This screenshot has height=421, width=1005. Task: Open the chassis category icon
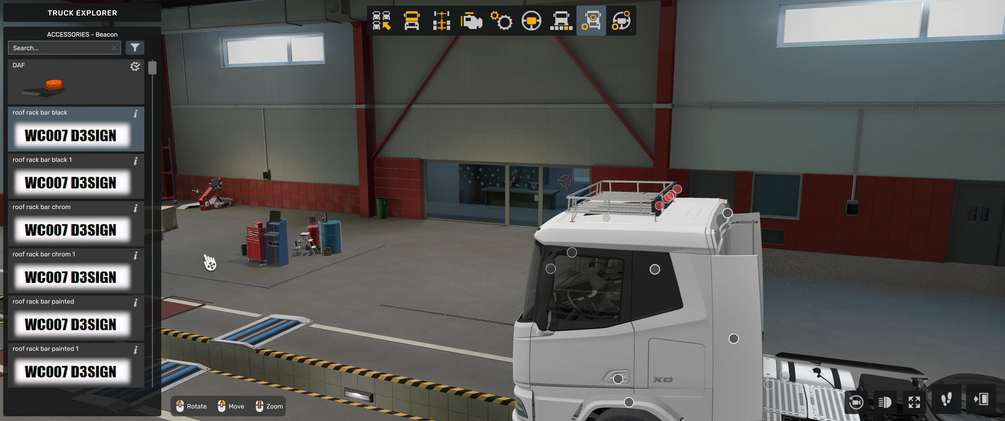(x=441, y=21)
